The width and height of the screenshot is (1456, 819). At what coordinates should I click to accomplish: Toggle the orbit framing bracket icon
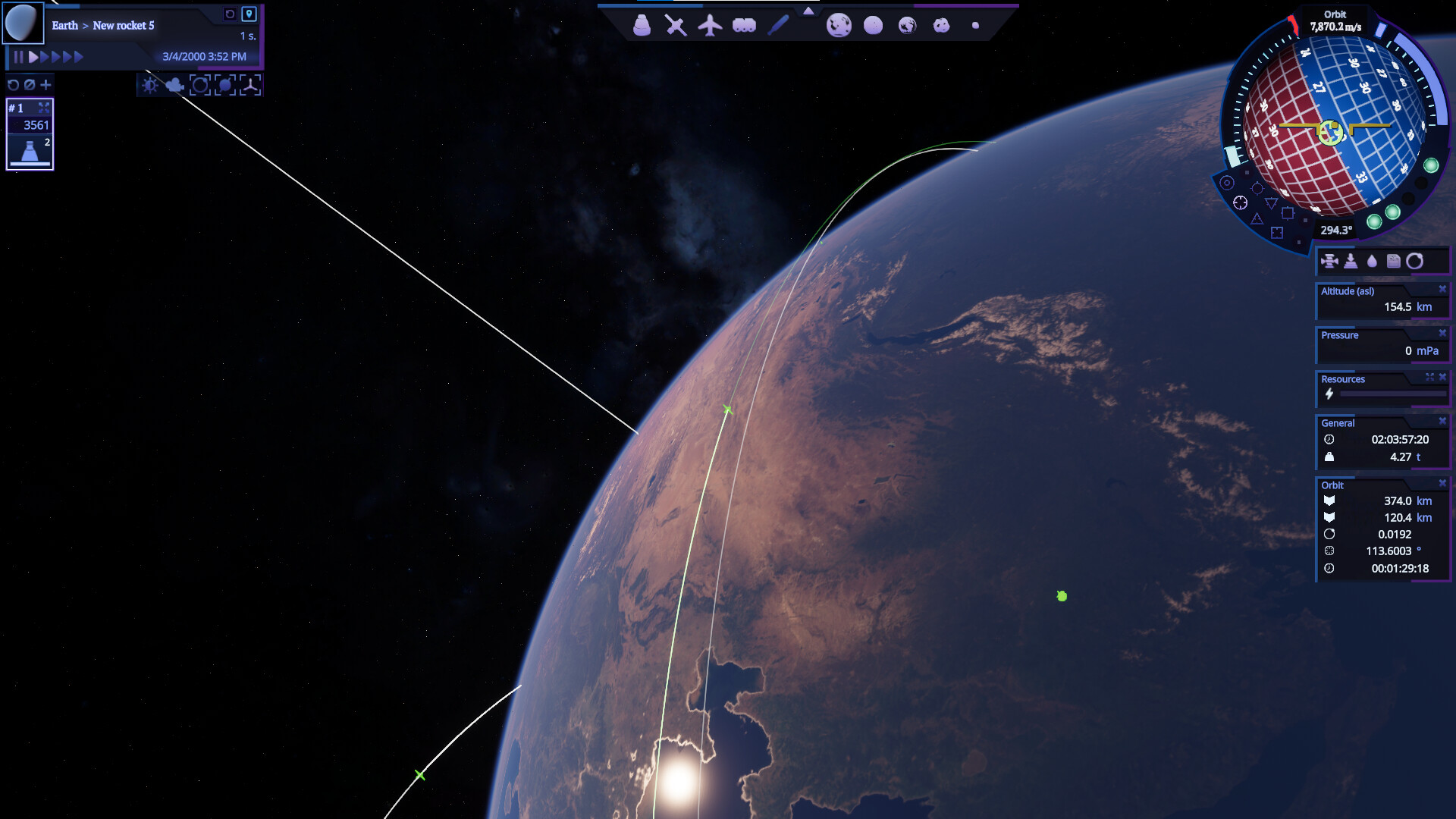[200, 86]
